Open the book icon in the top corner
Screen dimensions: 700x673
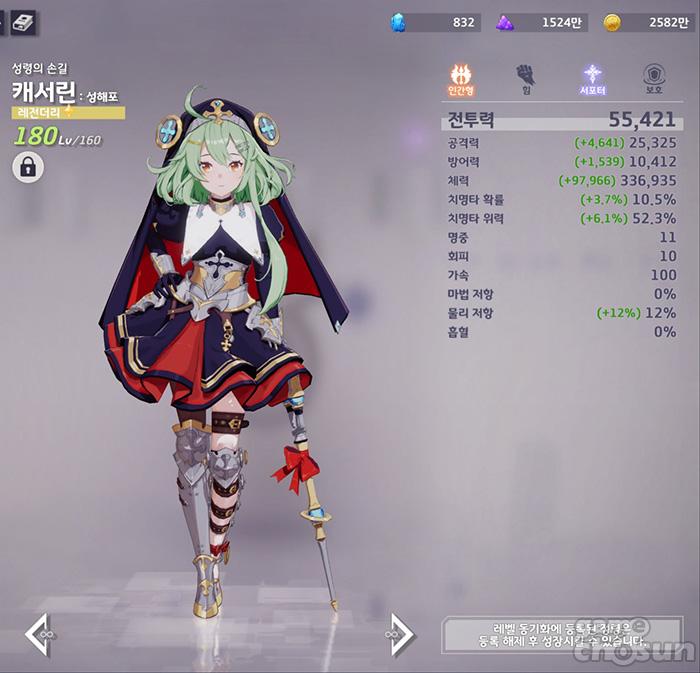click(x=22, y=21)
